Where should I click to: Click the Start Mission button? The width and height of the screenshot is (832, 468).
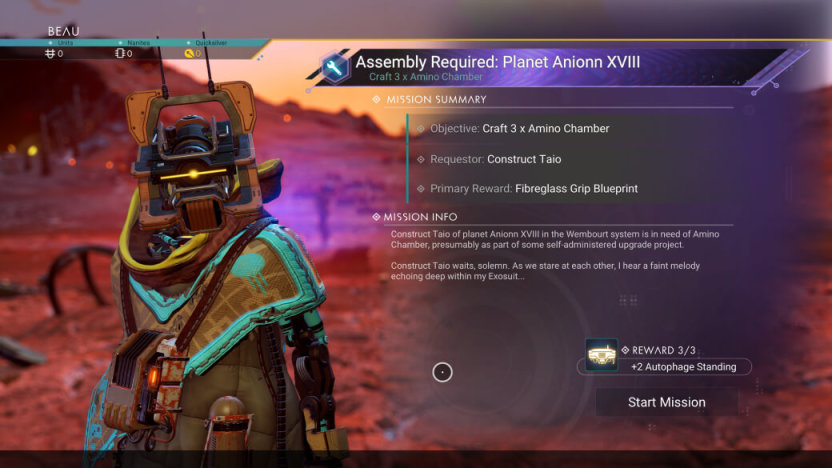[666, 402]
